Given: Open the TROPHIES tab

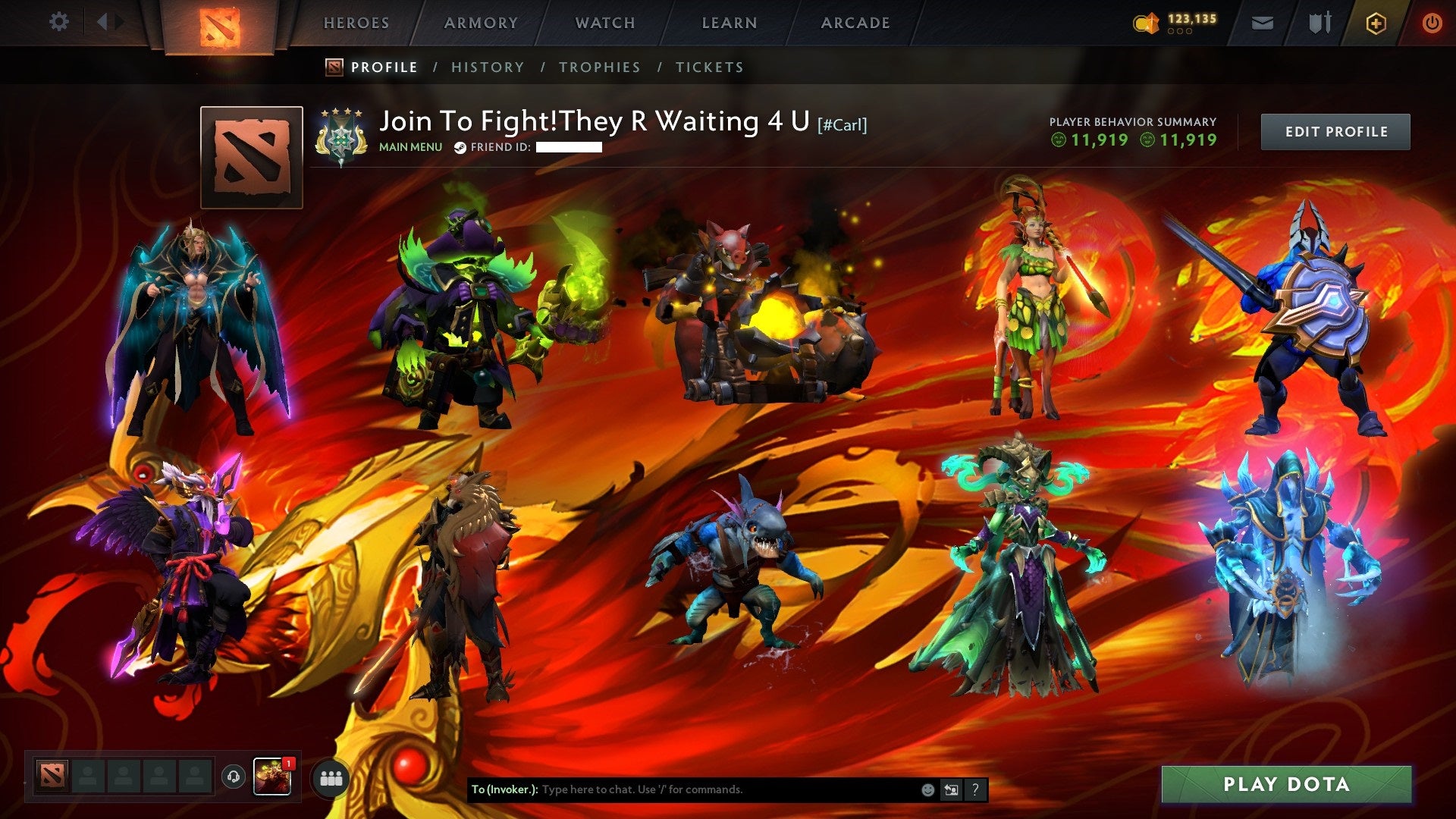Looking at the screenshot, I should 600,67.
